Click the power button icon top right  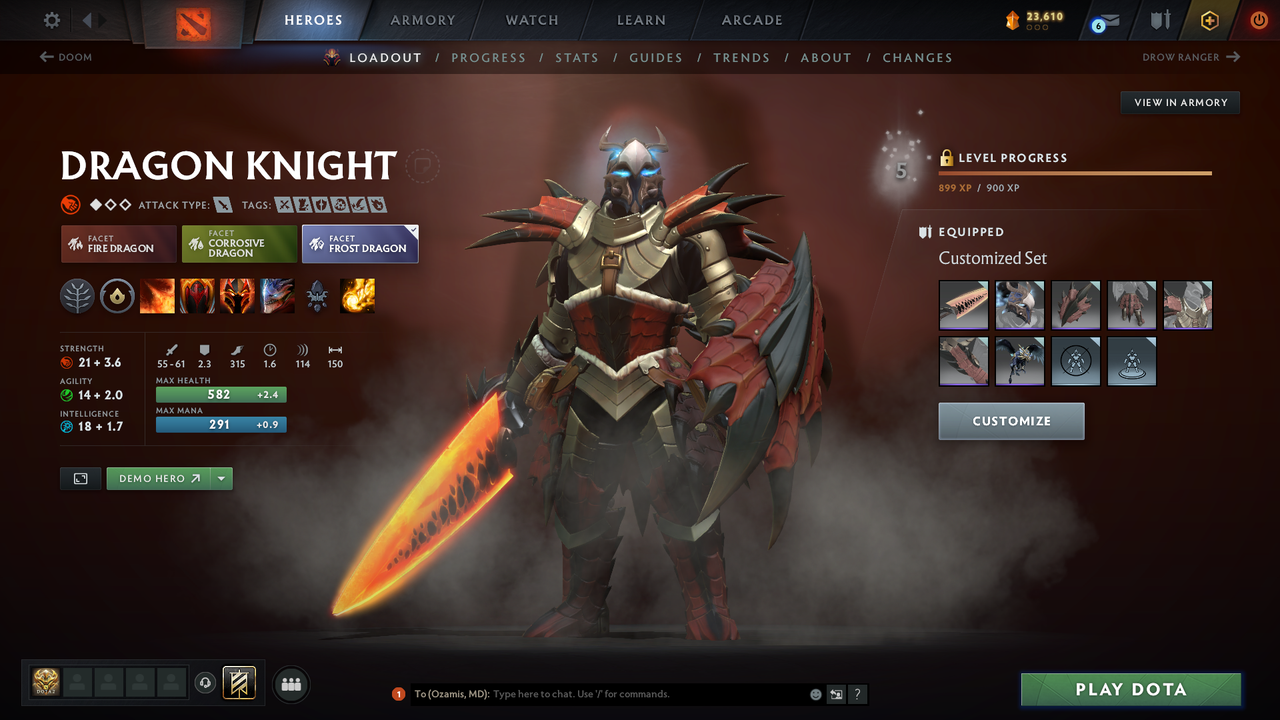(1258, 19)
